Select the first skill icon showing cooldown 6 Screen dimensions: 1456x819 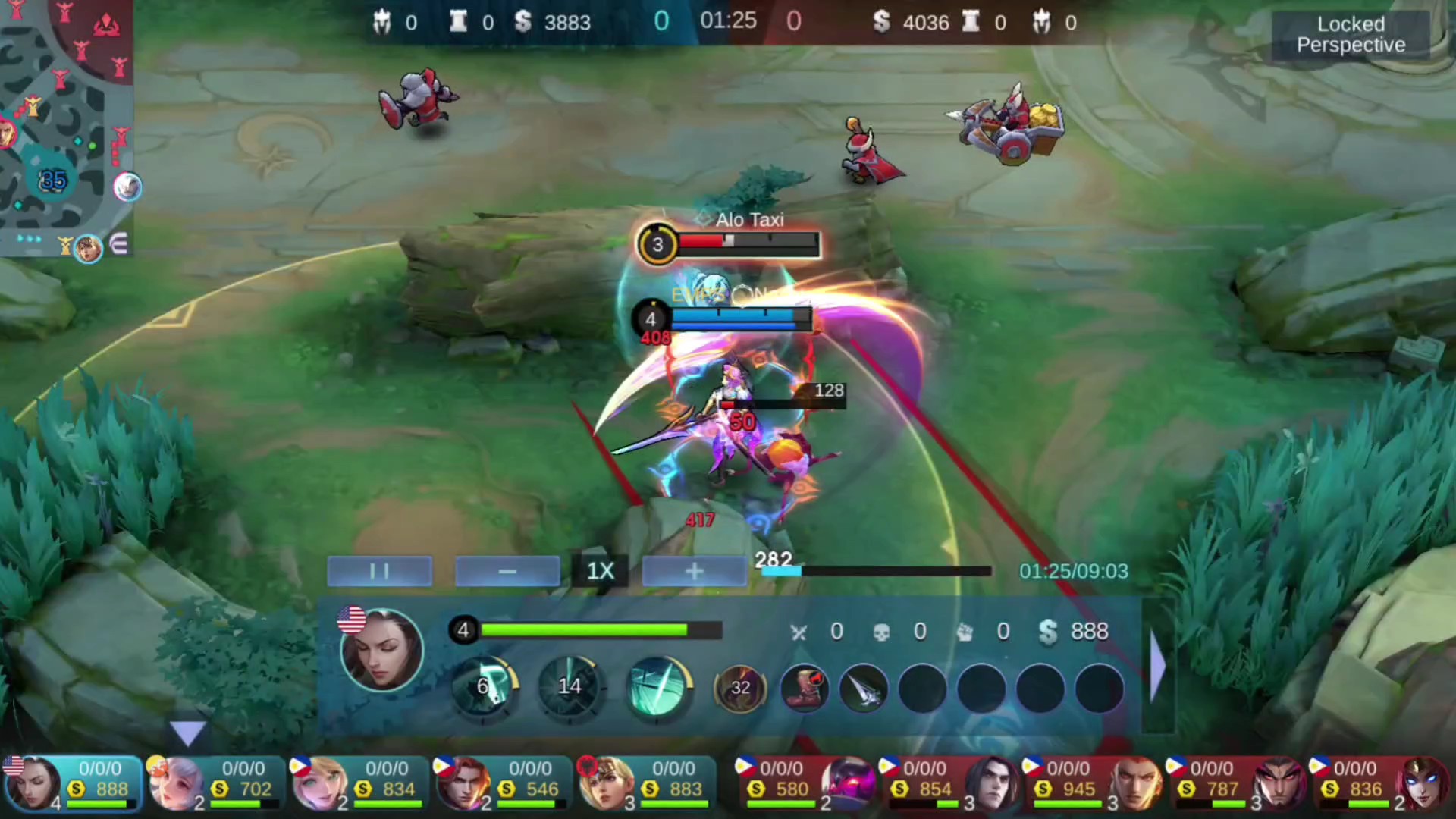pyautogui.click(x=485, y=687)
